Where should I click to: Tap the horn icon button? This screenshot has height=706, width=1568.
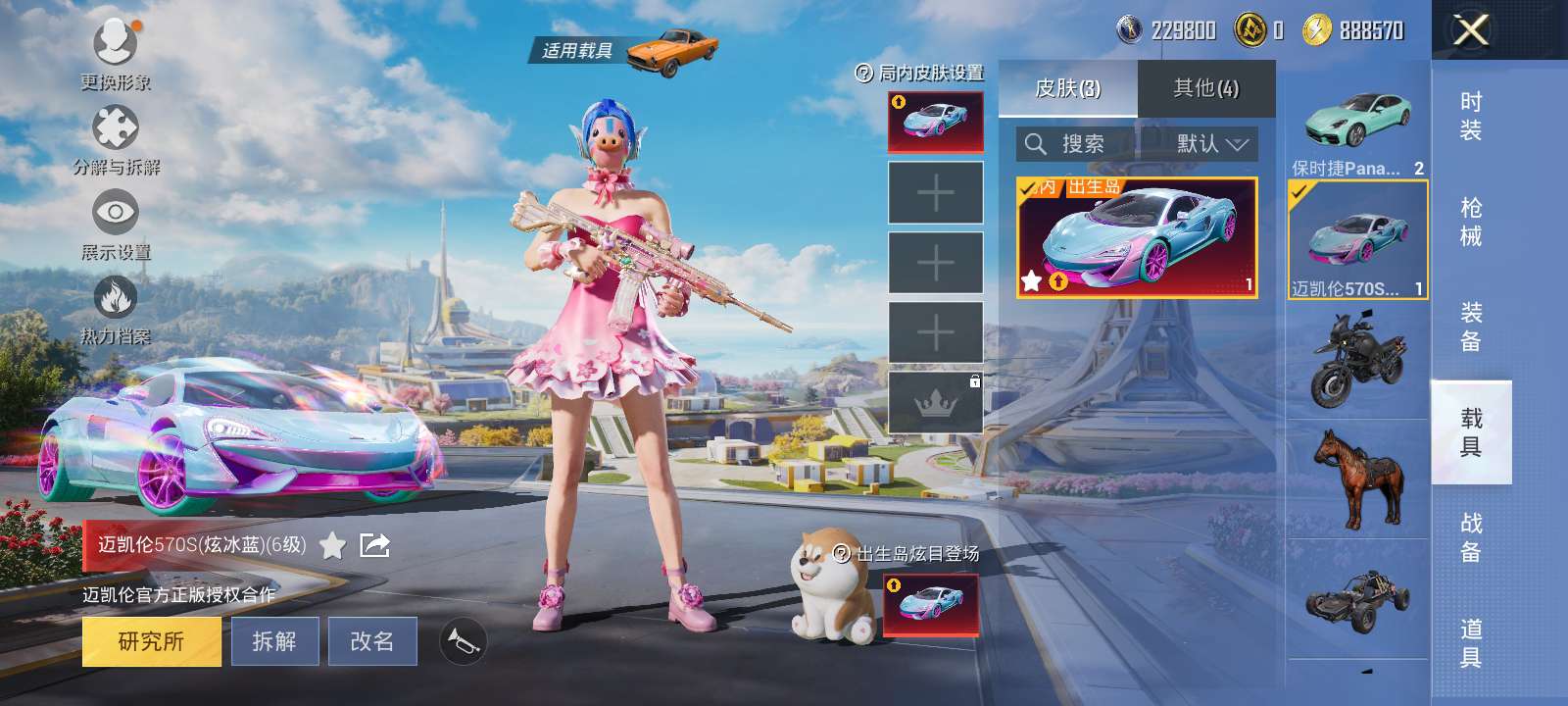click(x=463, y=641)
